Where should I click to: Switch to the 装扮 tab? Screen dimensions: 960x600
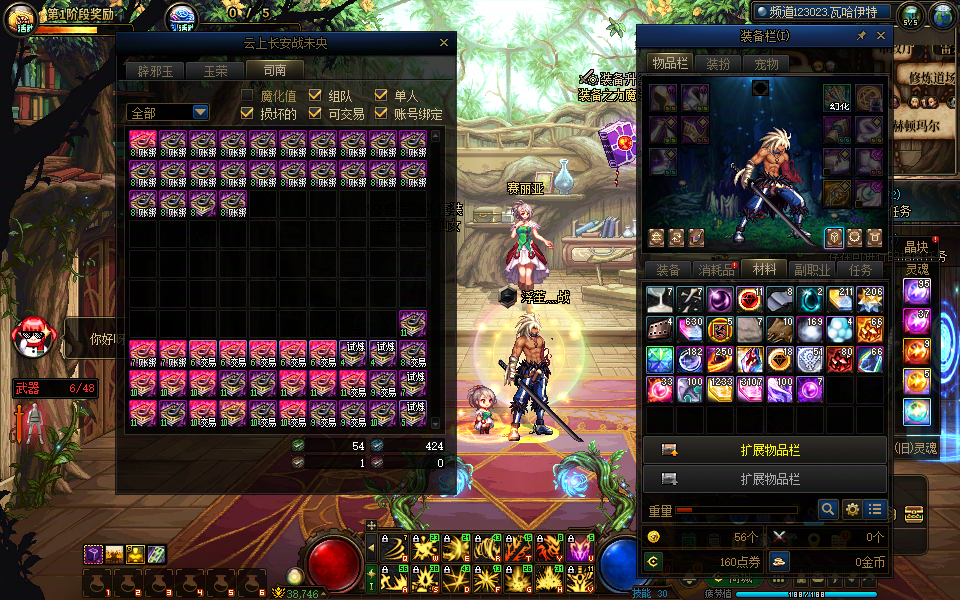[x=718, y=63]
